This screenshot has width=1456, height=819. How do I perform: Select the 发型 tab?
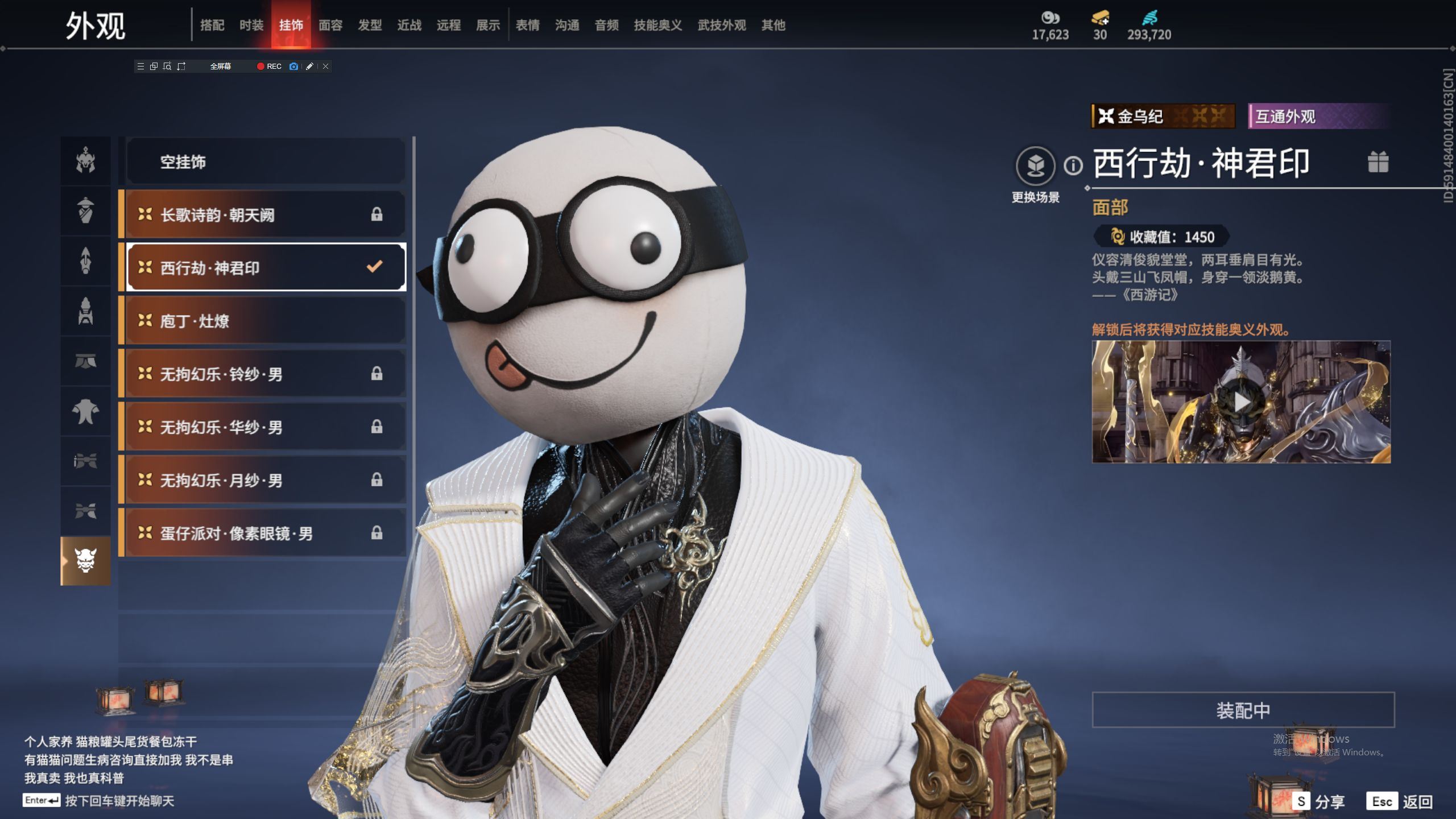tap(370, 25)
